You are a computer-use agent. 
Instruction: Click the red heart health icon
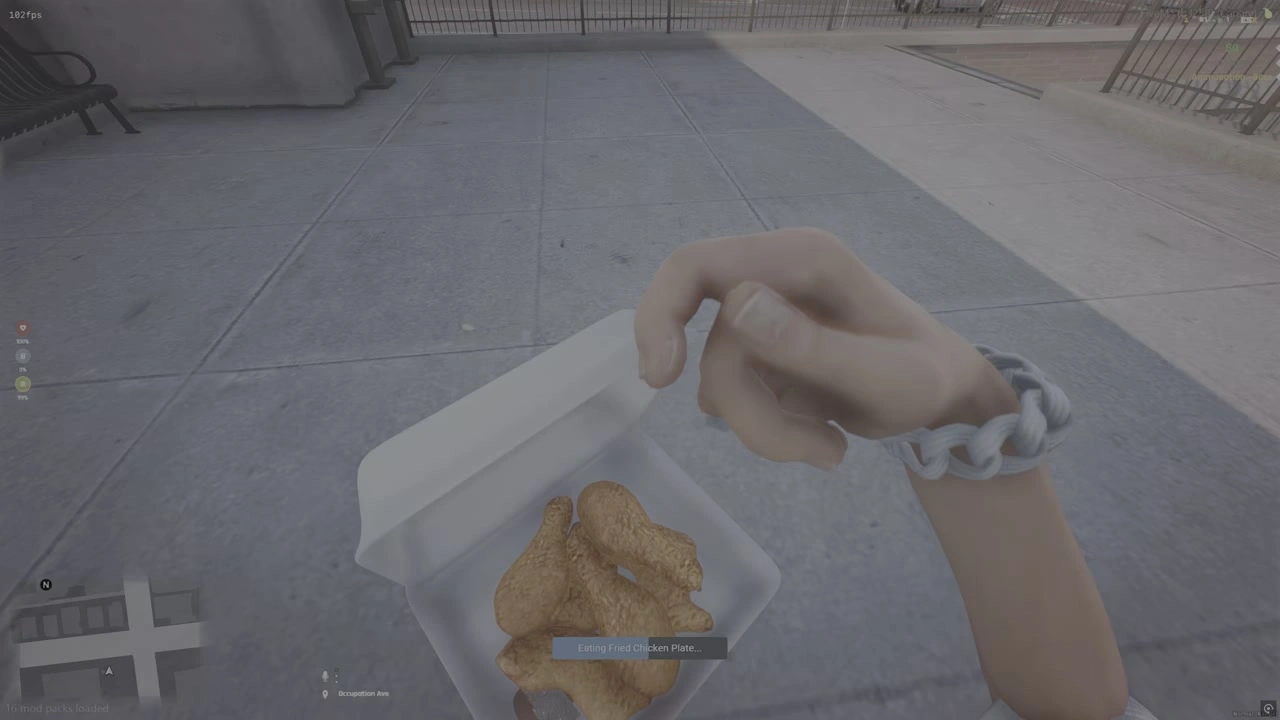[x=22, y=328]
